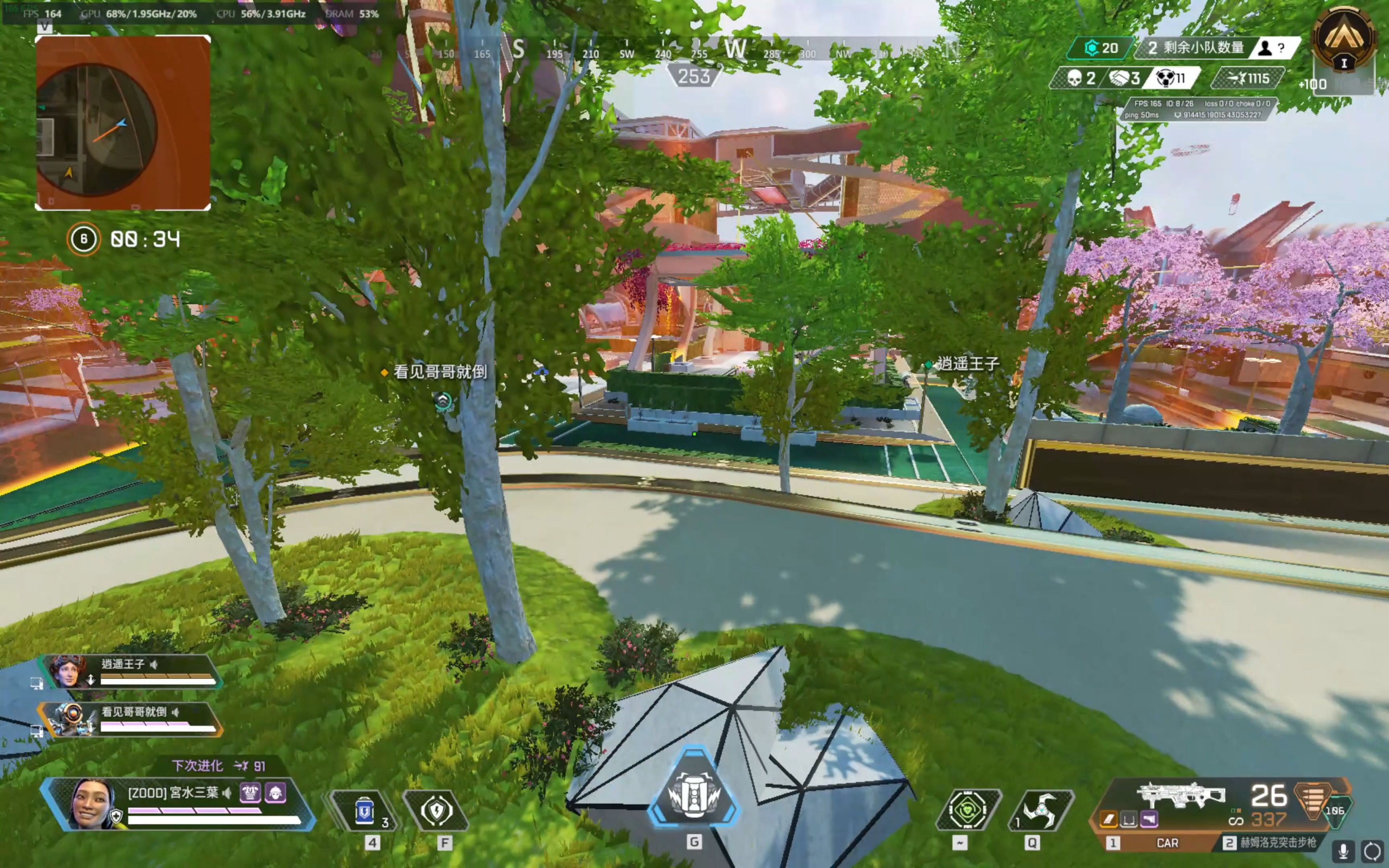Image resolution: width=1389 pixels, height=868 pixels.
Task: Activate the green heart ability icon
Action: tap(968, 810)
